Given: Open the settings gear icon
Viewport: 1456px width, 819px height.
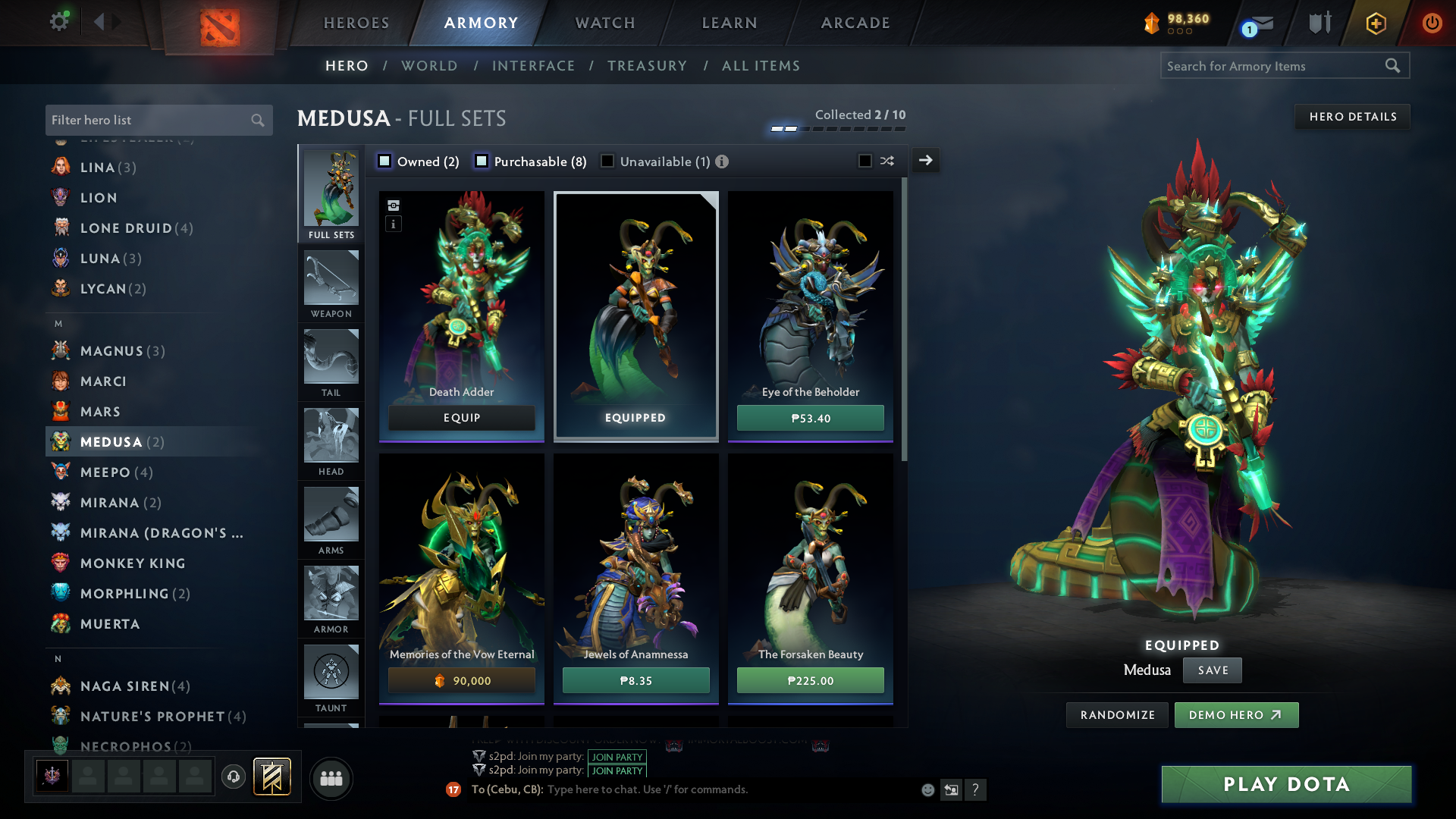Looking at the screenshot, I should [58, 21].
